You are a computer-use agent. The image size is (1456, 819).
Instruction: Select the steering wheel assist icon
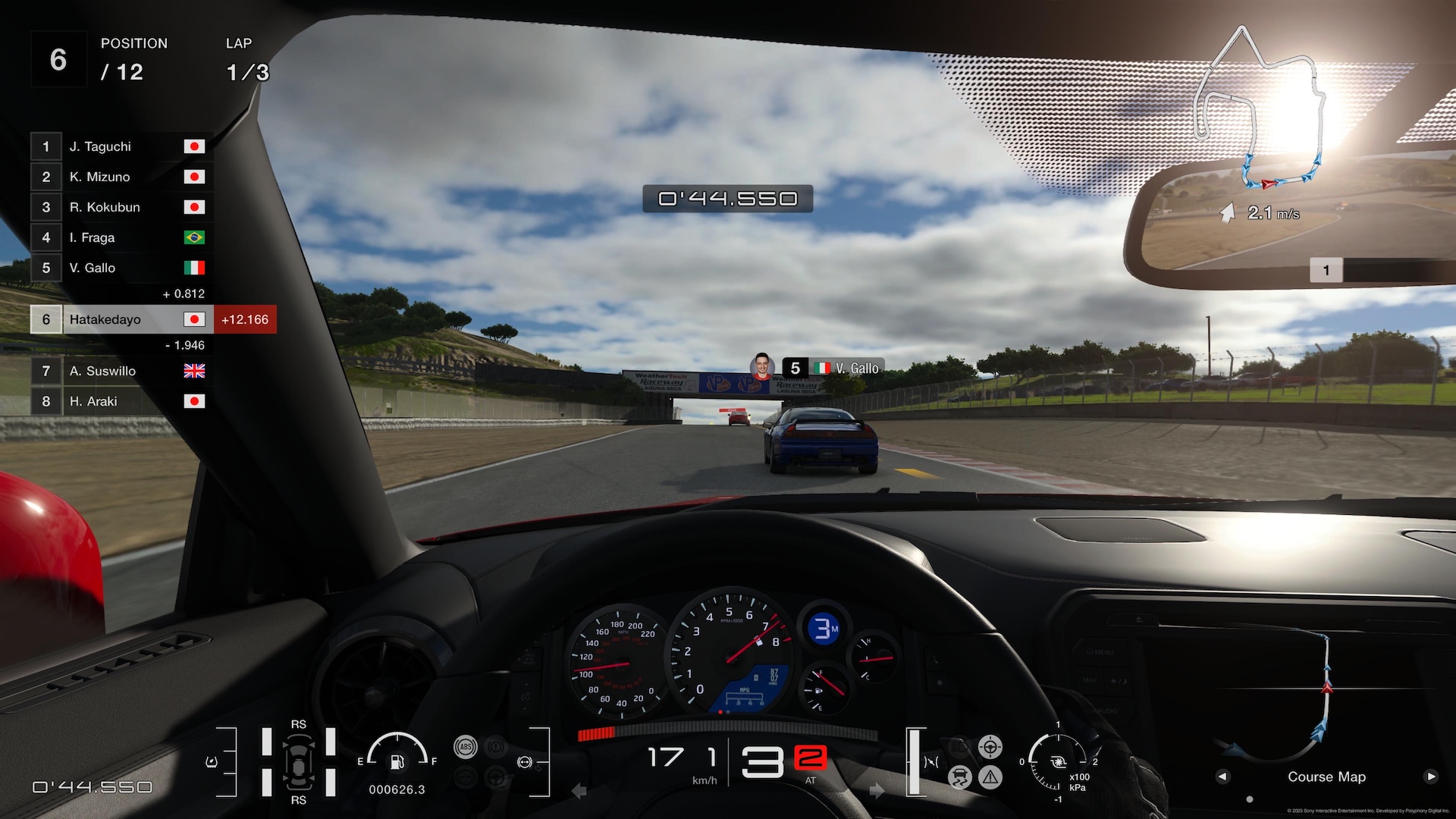(990, 747)
